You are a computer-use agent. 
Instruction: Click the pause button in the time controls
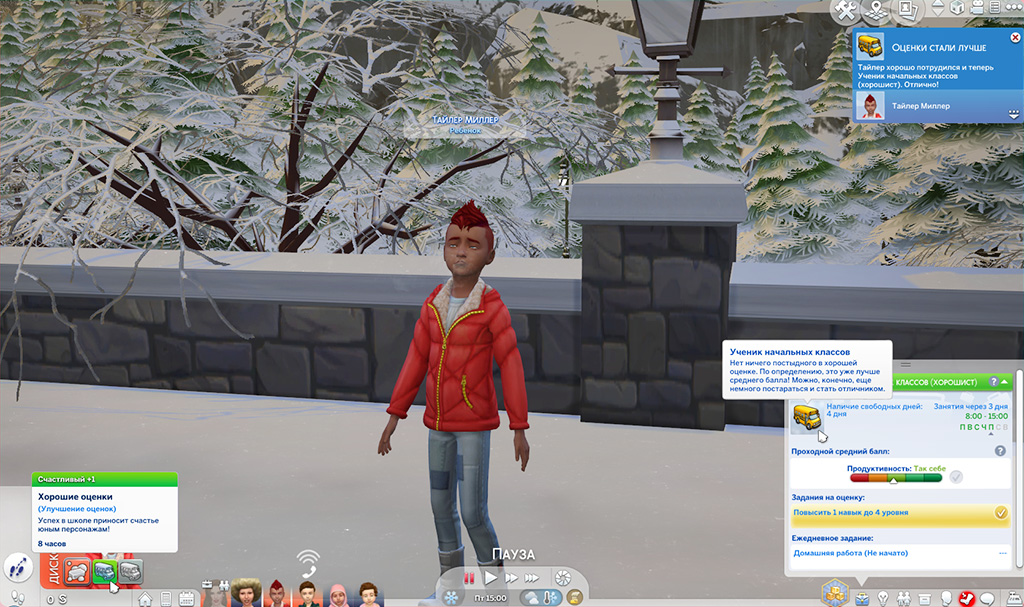tap(467, 578)
